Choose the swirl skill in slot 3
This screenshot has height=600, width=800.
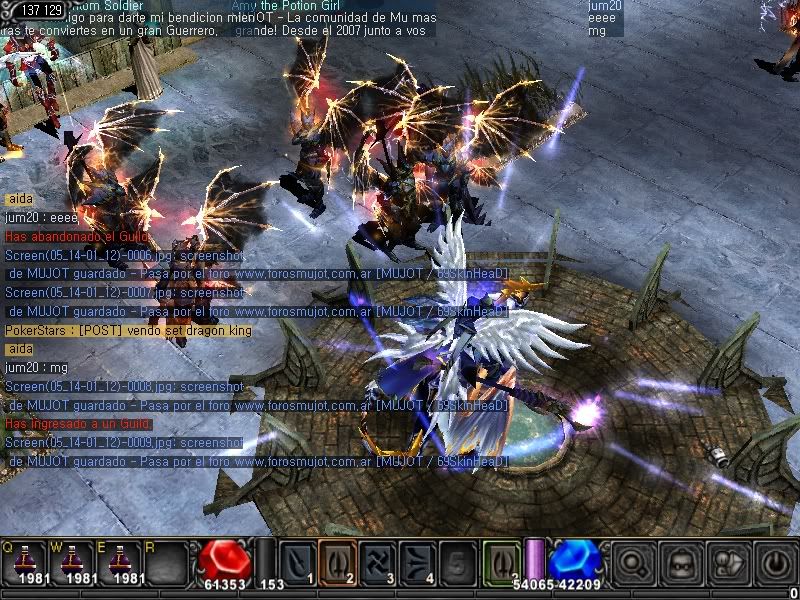click(x=379, y=561)
